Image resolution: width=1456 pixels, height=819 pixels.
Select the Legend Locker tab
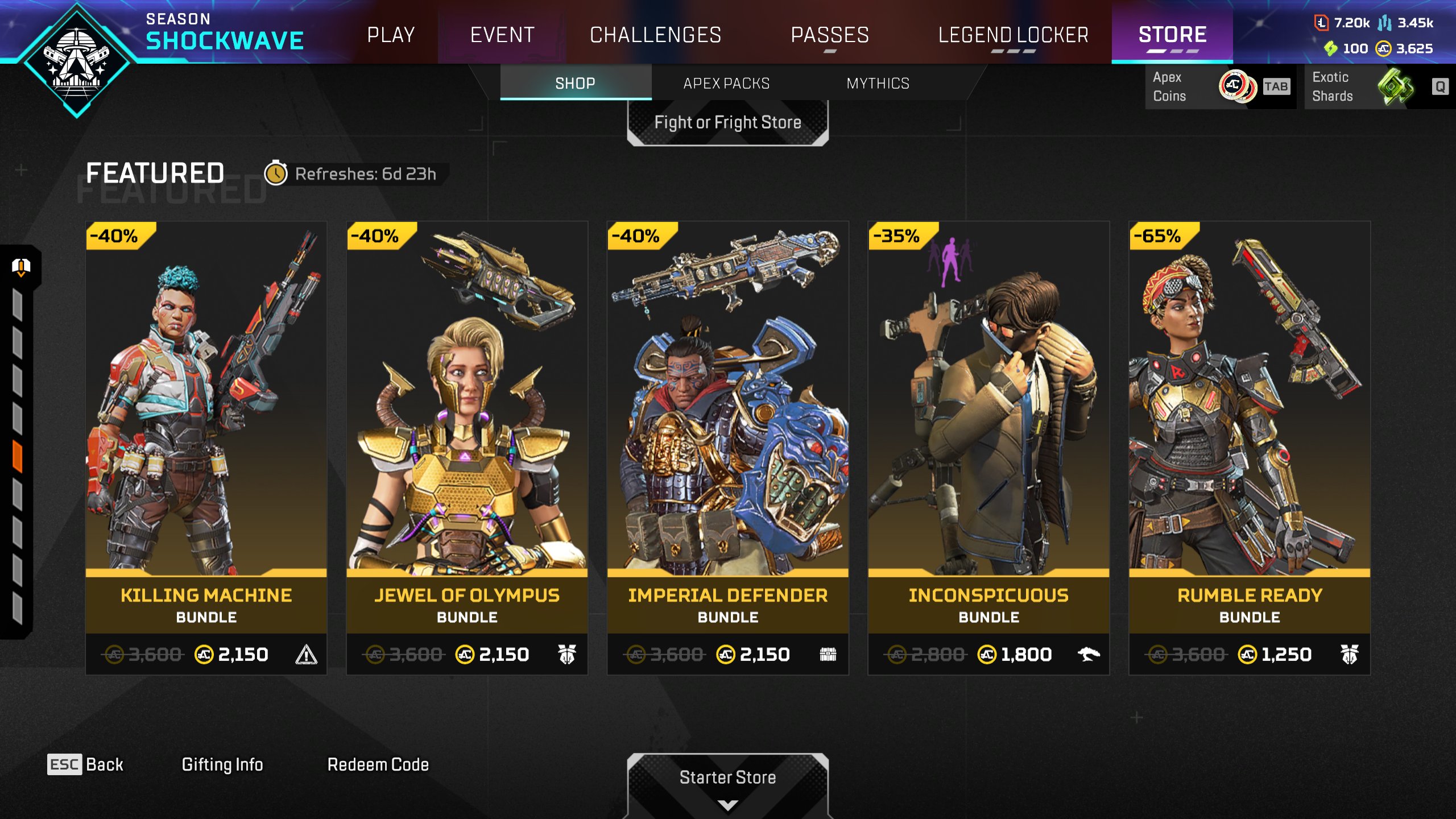tap(1013, 35)
